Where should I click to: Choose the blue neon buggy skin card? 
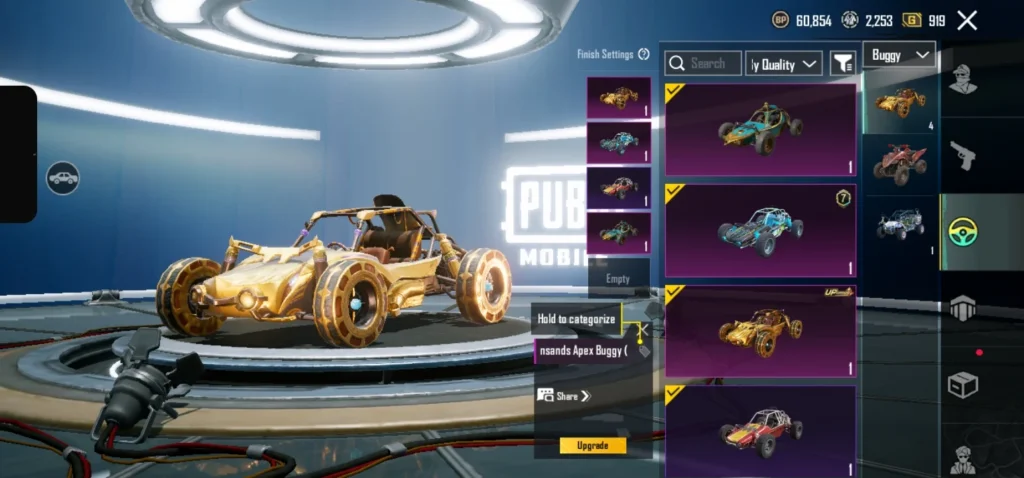click(x=760, y=230)
